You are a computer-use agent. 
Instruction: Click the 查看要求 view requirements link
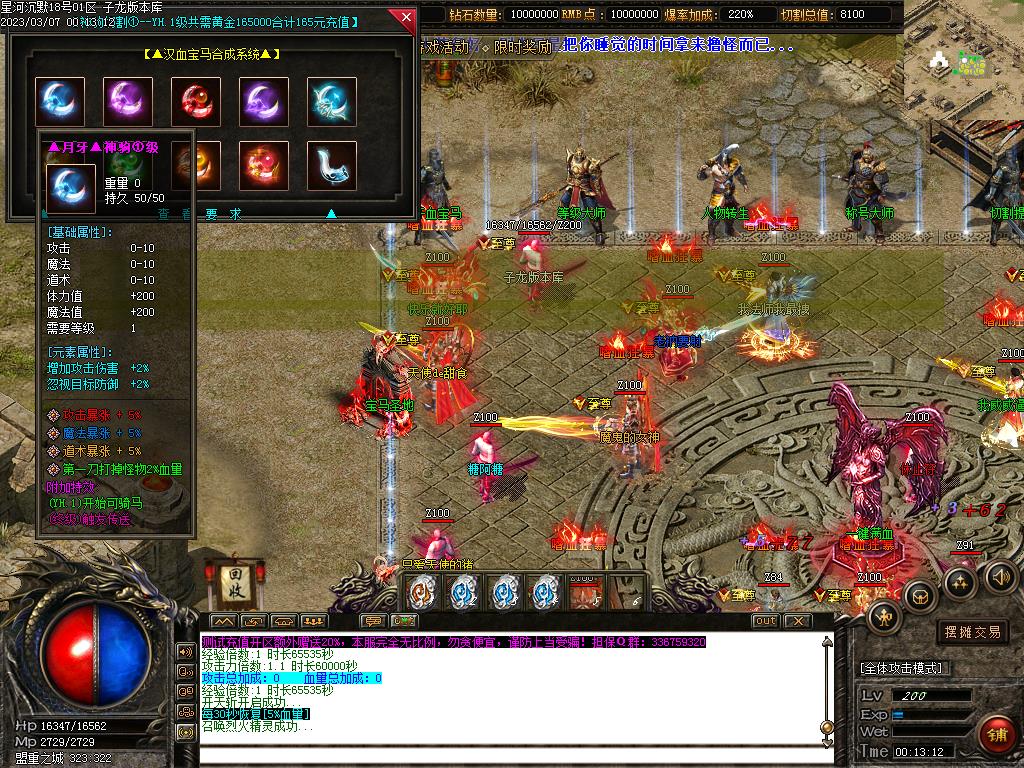pyautogui.click(x=200, y=213)
